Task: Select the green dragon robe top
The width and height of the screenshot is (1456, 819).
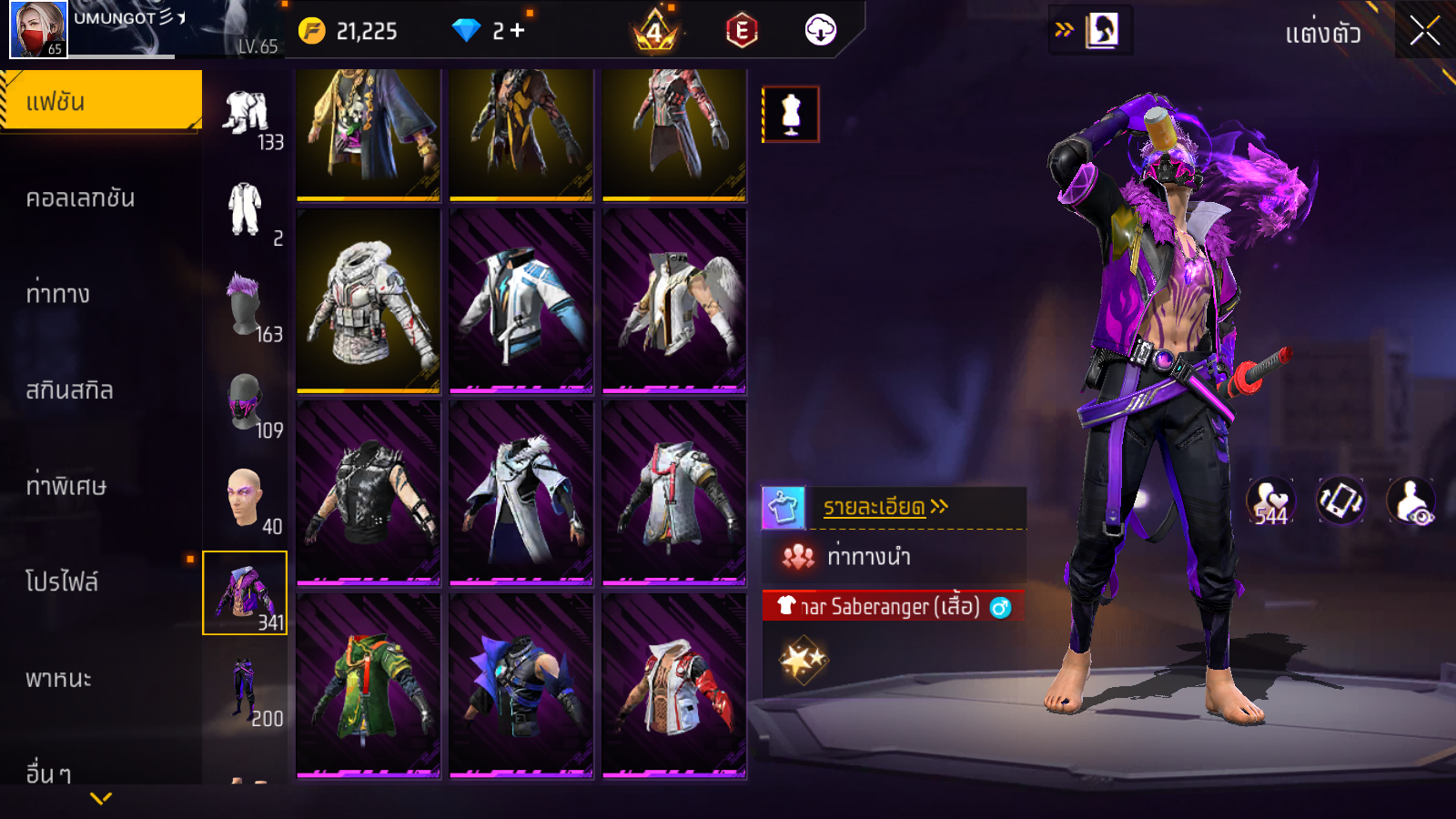Action: pos(369,686)
